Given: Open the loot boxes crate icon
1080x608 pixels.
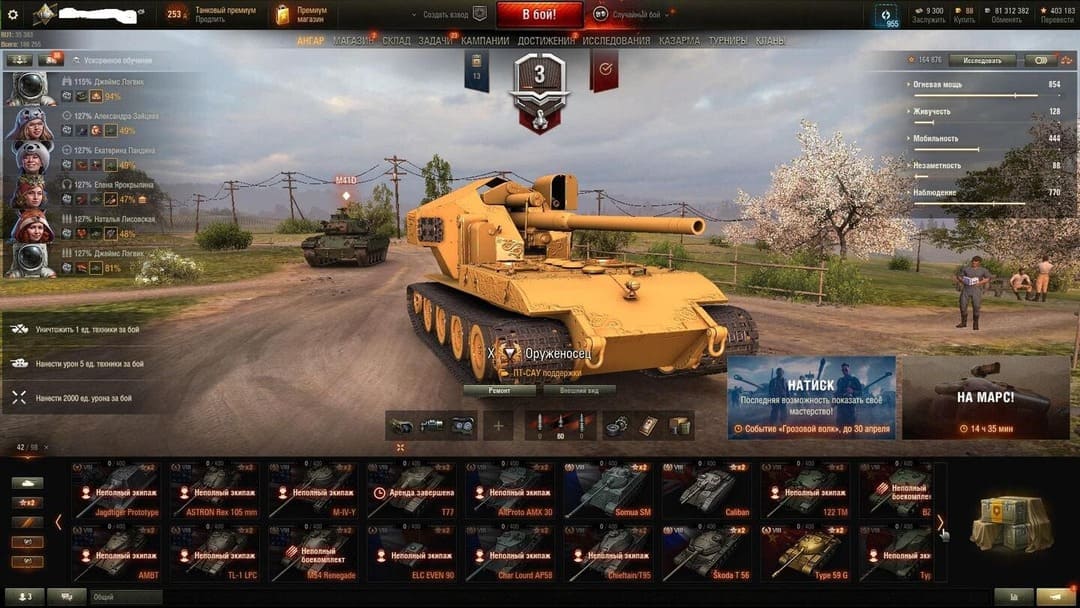Looking at the screenshot, I should coord(1012,521).
